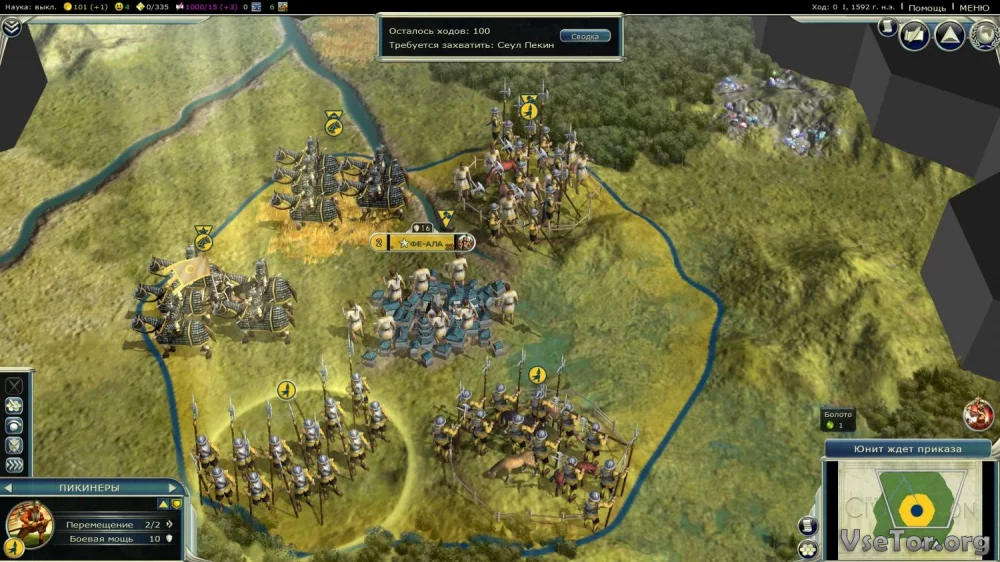The height and width of the screenshot is (562, 1000).
Task: Open the scroll and quill advisors icon
Action: tap(914, 37)
